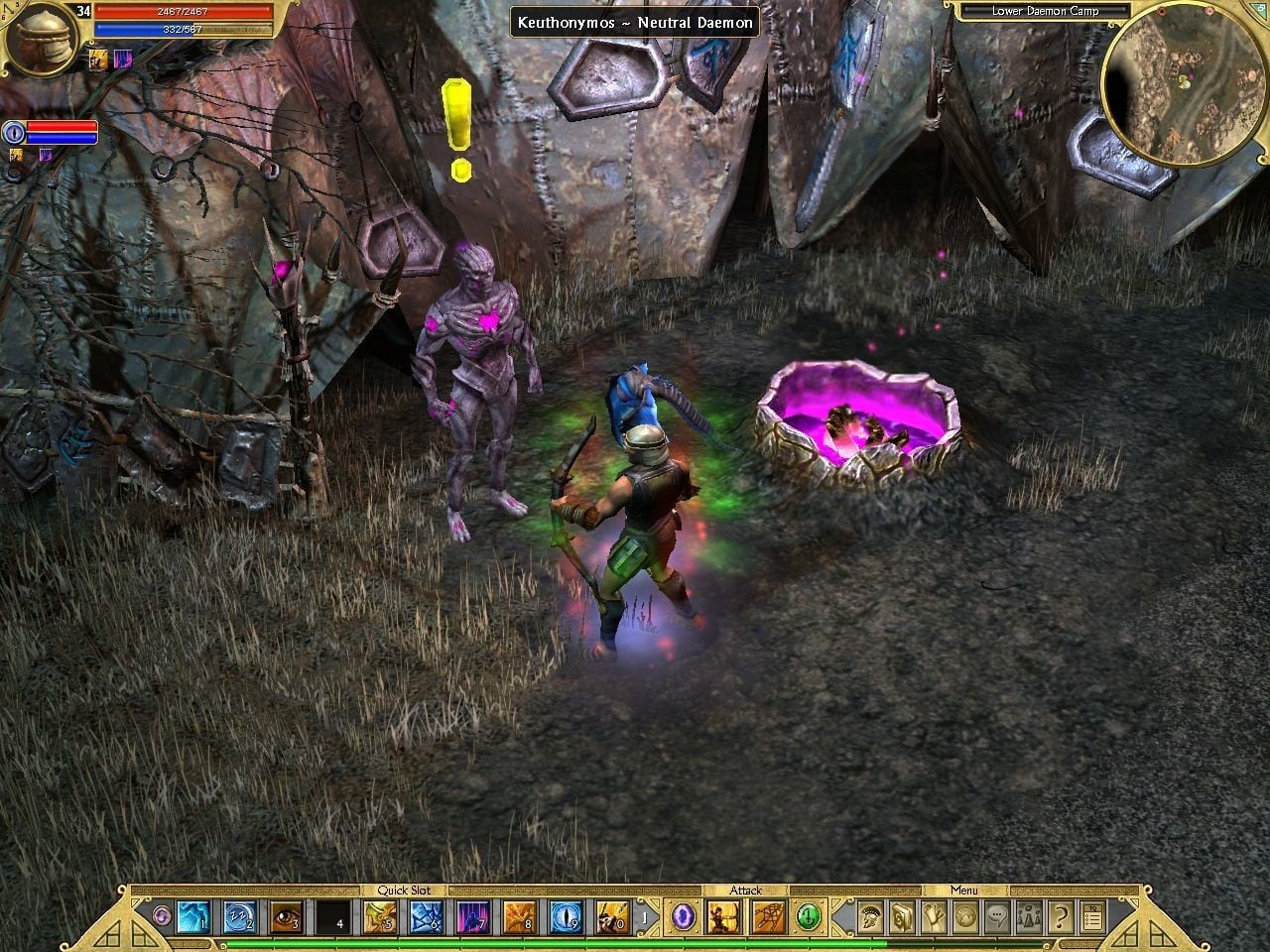Click the green round weapon swap button

[x=810, y=918]
